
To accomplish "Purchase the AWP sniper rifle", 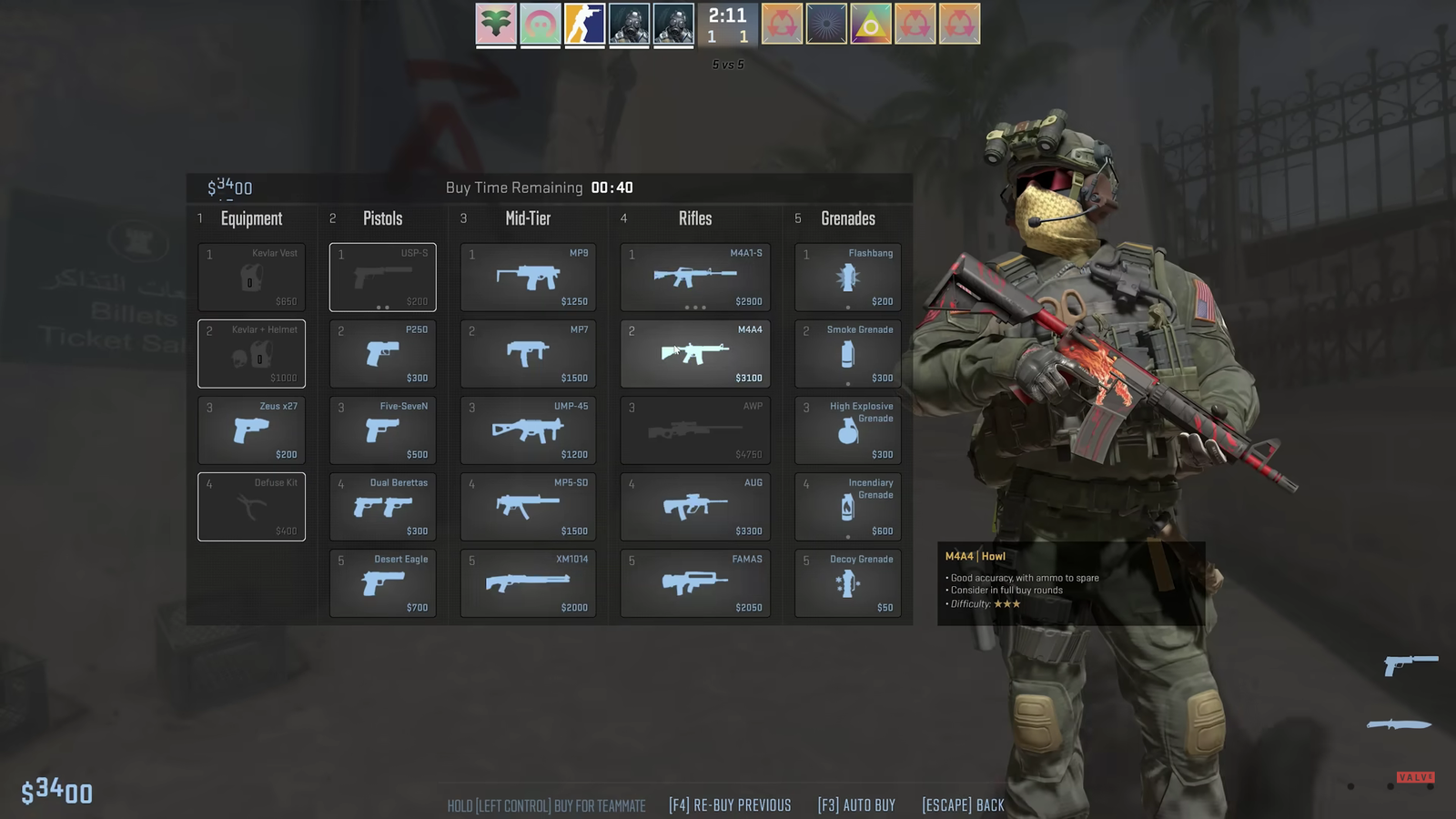I will tap(694, 430).
